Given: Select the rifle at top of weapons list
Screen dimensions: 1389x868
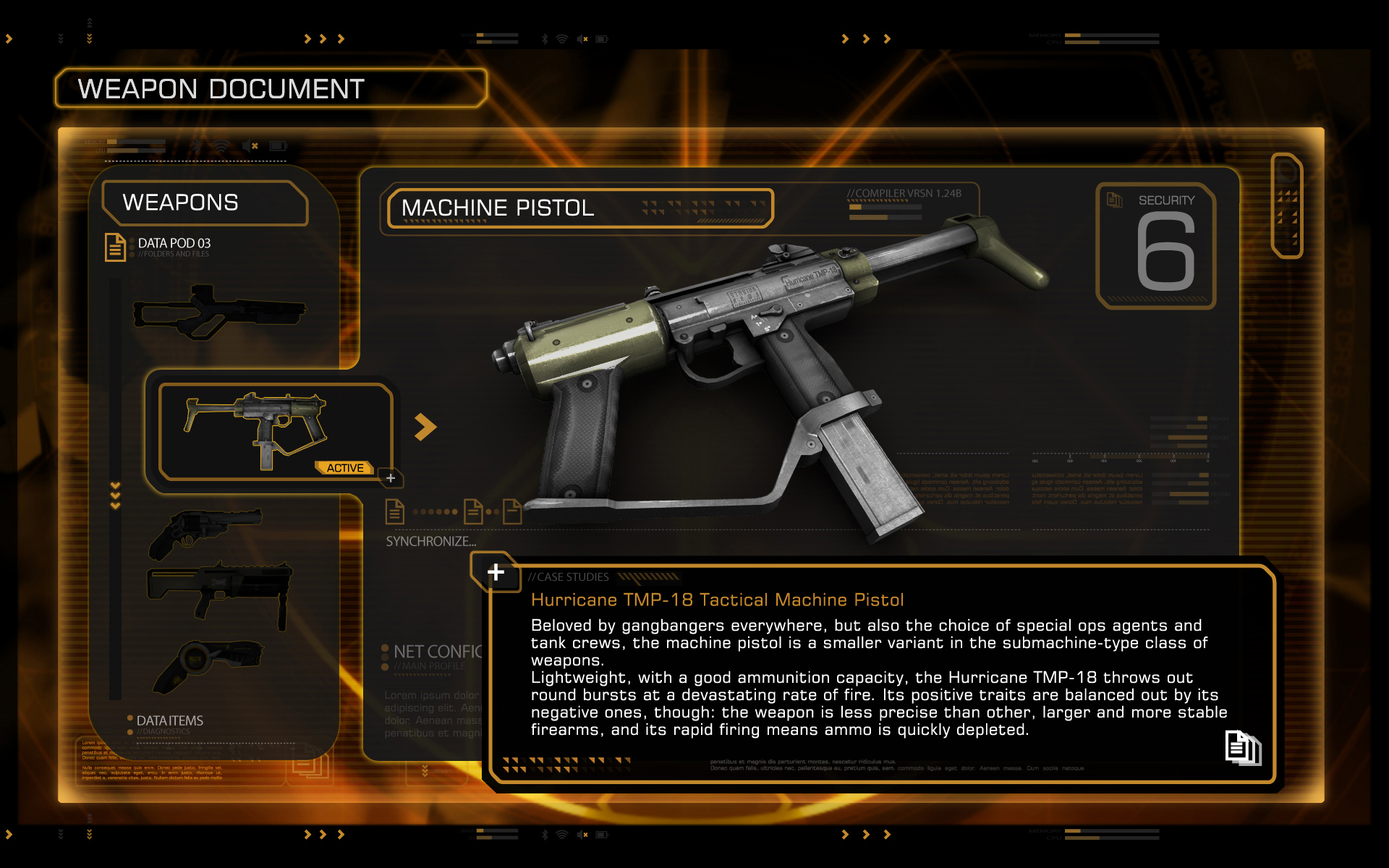Looking at the screenshot, I should (x=218, y=312).
